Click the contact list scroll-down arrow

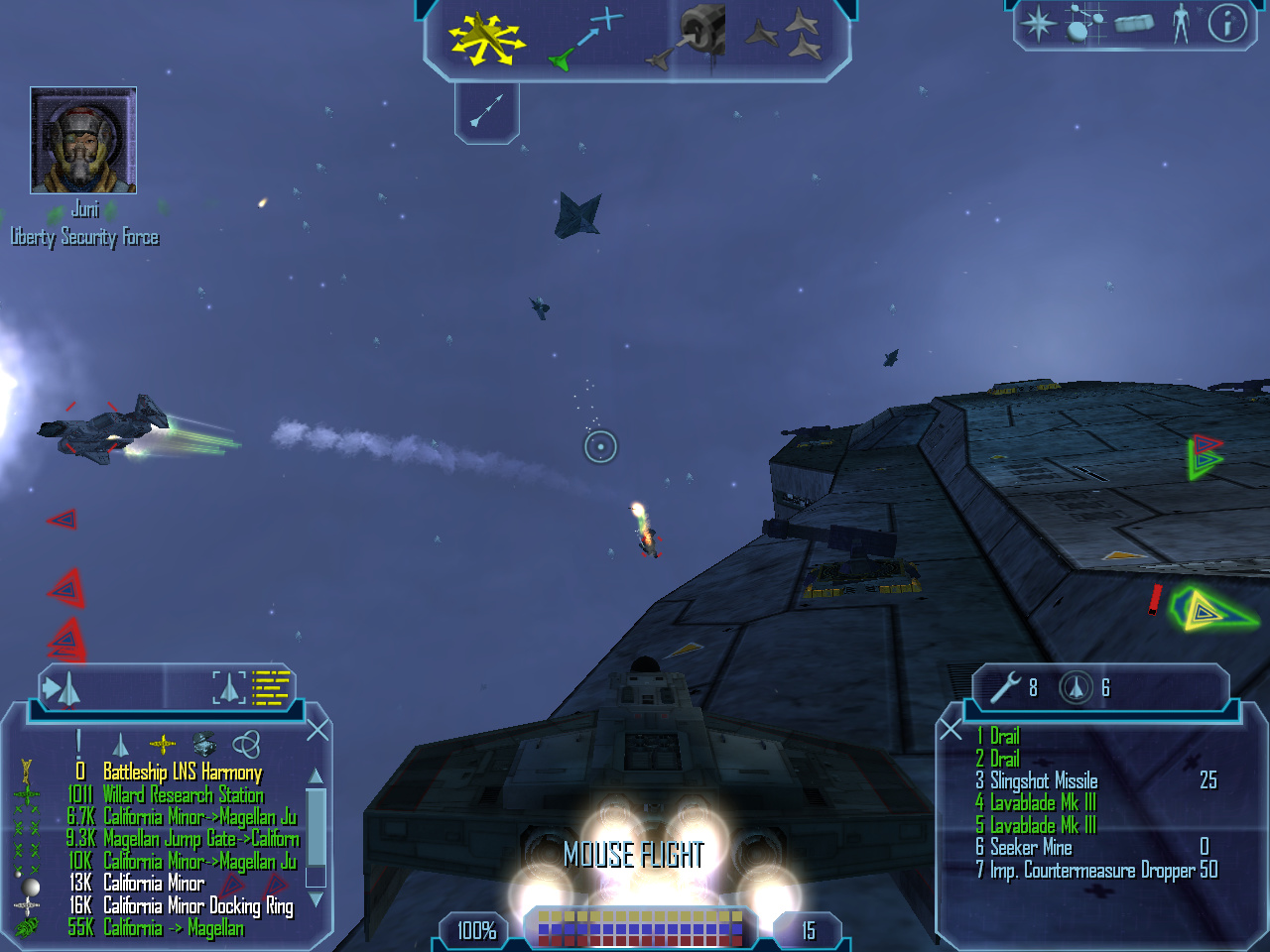coord(316,899)
